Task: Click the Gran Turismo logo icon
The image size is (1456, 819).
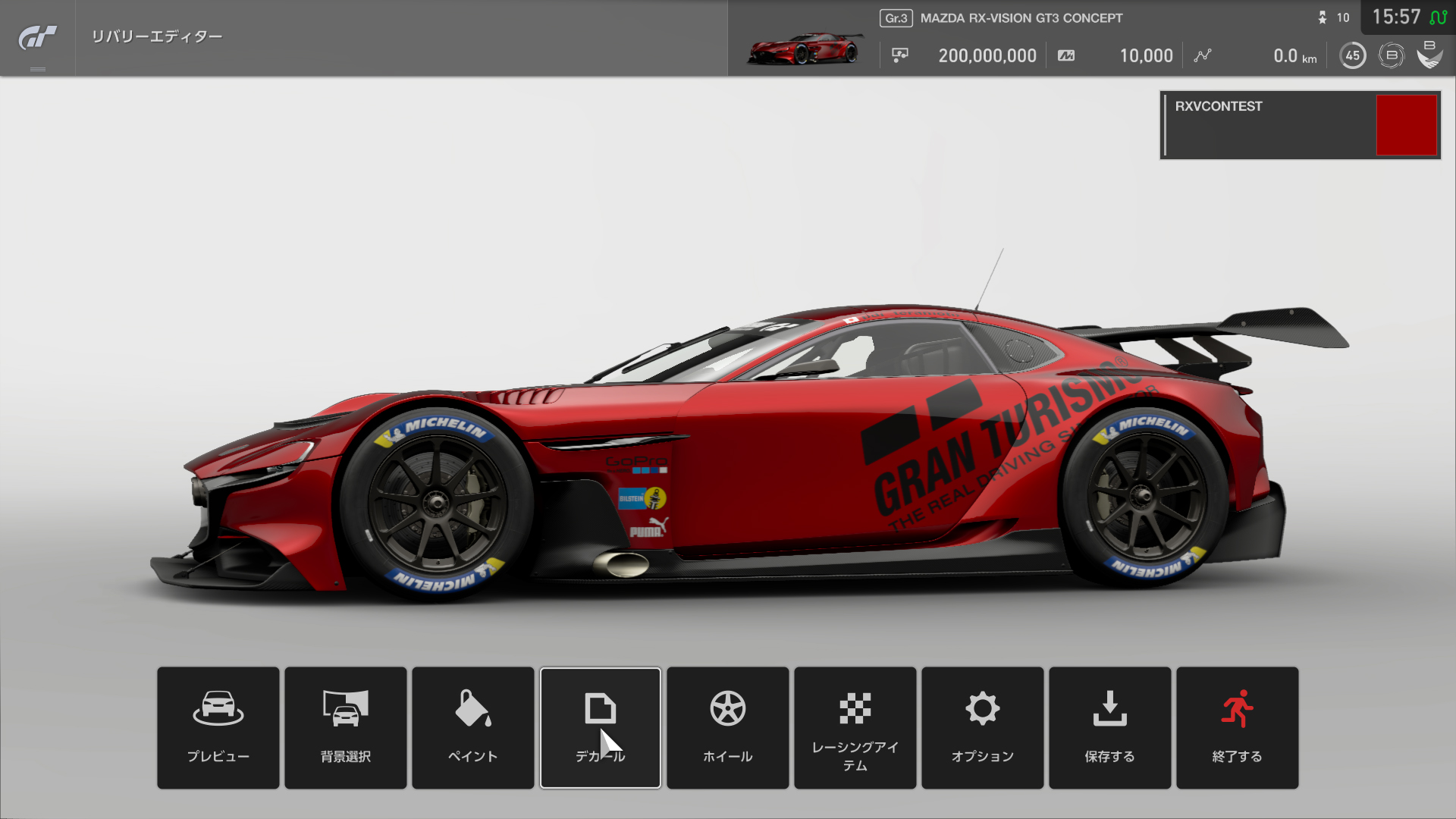Action: tap(37, 37)
